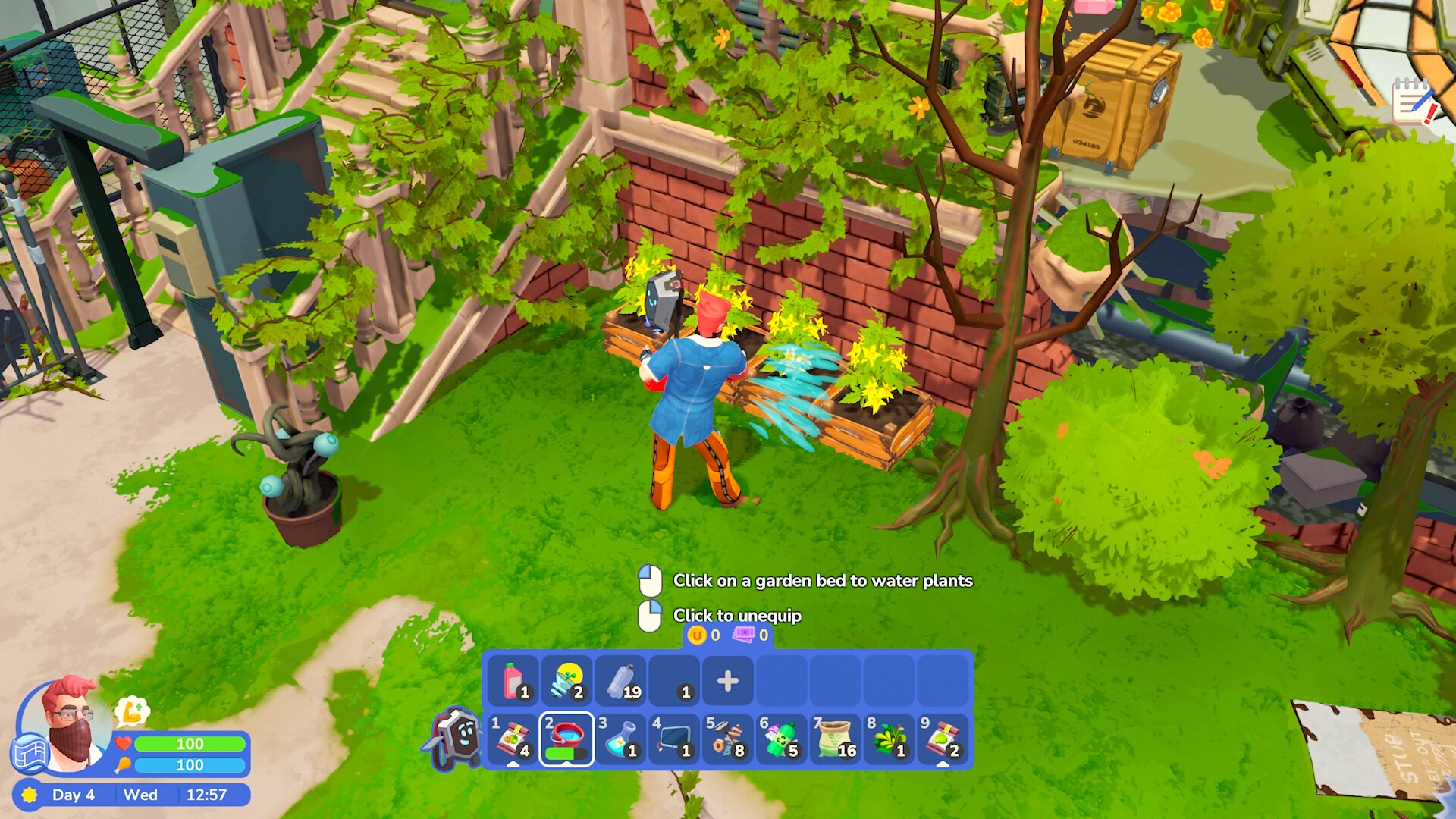
Task: Click the red bottle in the backpack row
Action: click(513, 680)
